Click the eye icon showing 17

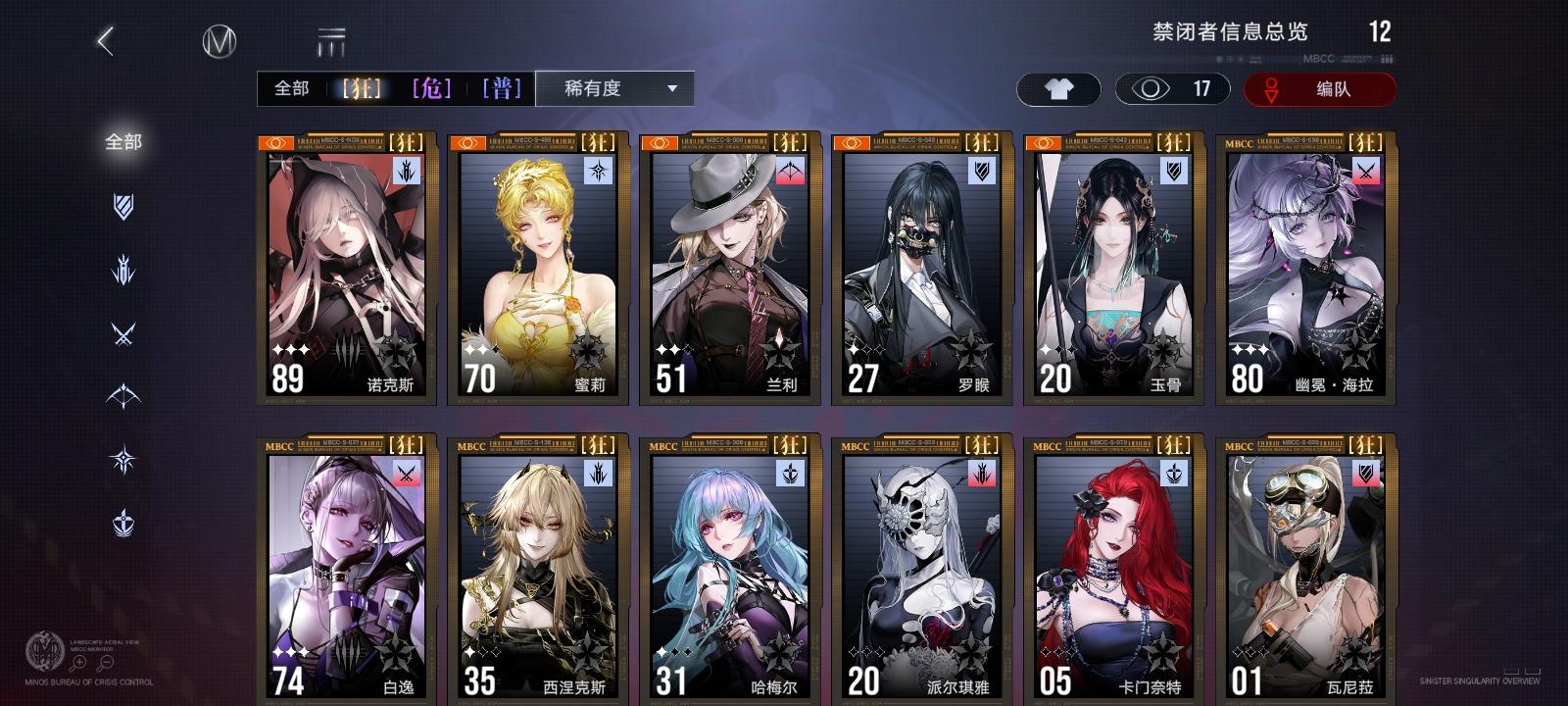click(1156, 88)
